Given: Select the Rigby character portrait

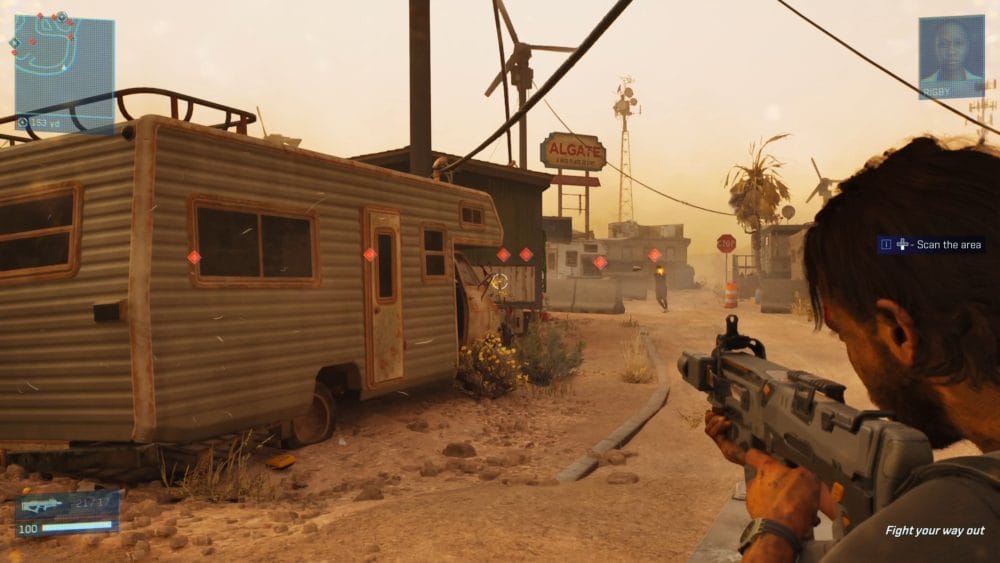Looking at the screenshot, I should click(951, 55).
